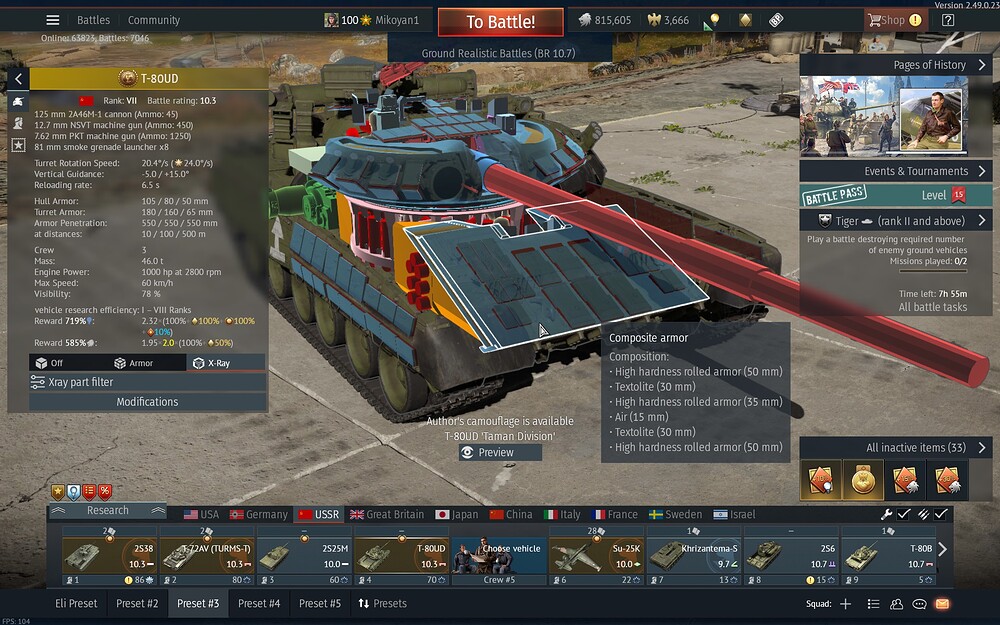The height and width of the screenshot is (625, 1000).
Task: Open the Research tree
Action: tap(107, 510)
